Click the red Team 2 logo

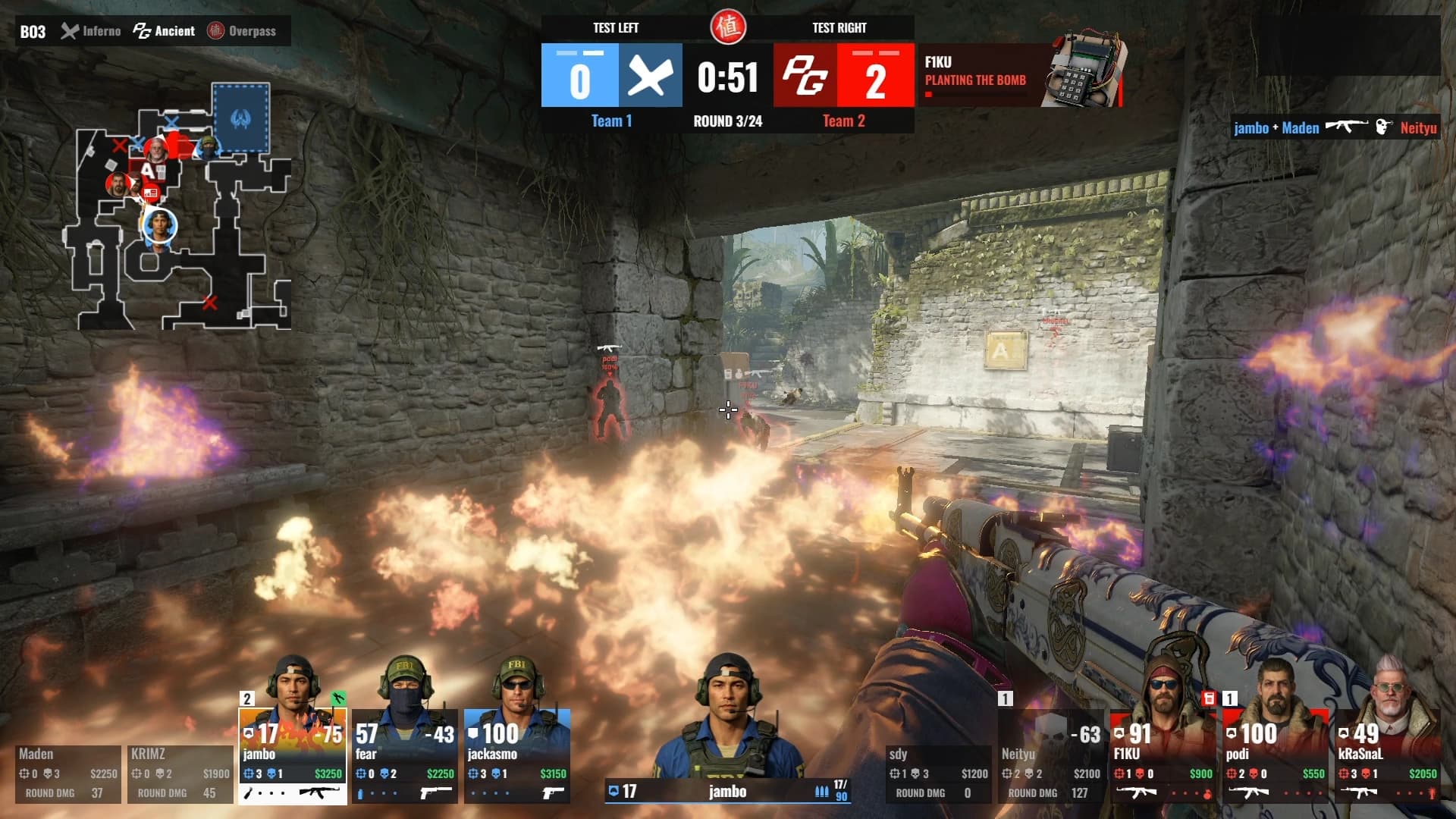pos(805,75)
